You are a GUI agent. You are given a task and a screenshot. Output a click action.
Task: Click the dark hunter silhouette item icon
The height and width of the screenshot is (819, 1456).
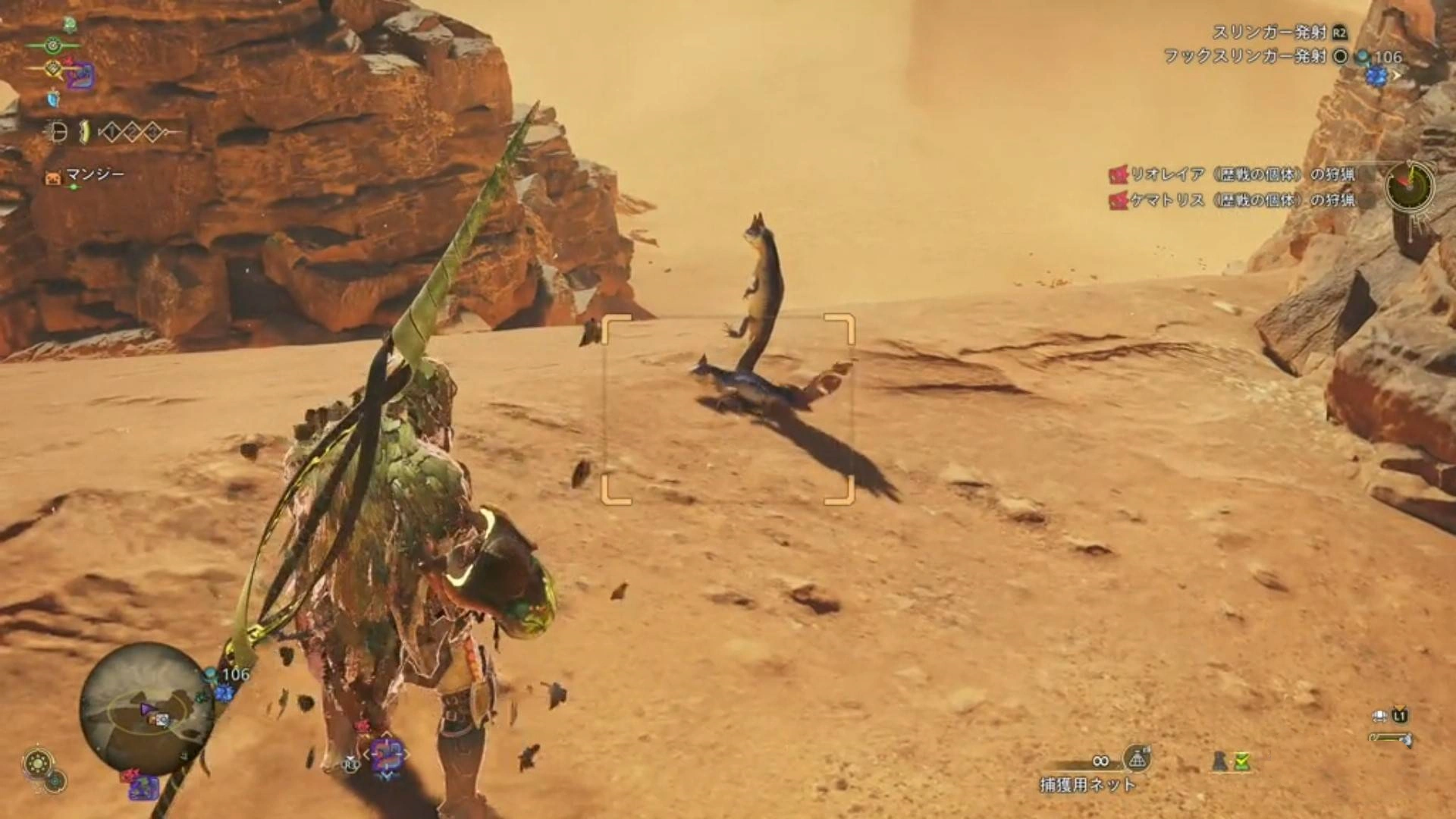(1220, 761)
